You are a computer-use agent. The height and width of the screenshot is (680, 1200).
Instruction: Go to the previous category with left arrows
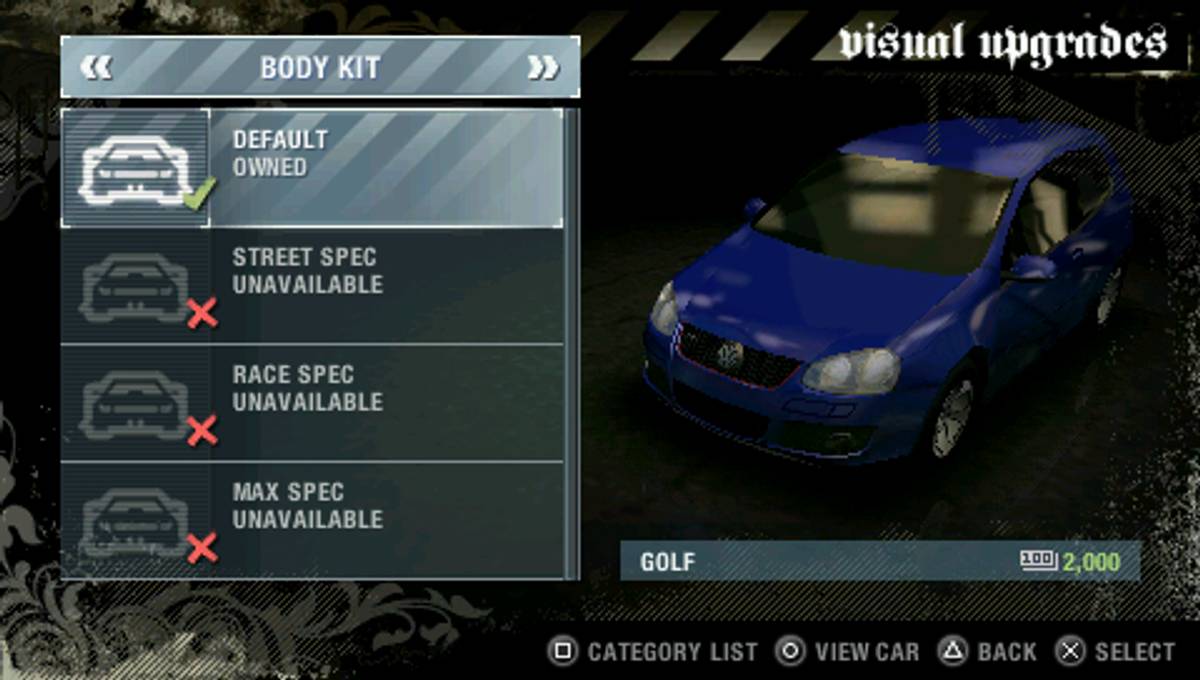click(x=97, y=68)
